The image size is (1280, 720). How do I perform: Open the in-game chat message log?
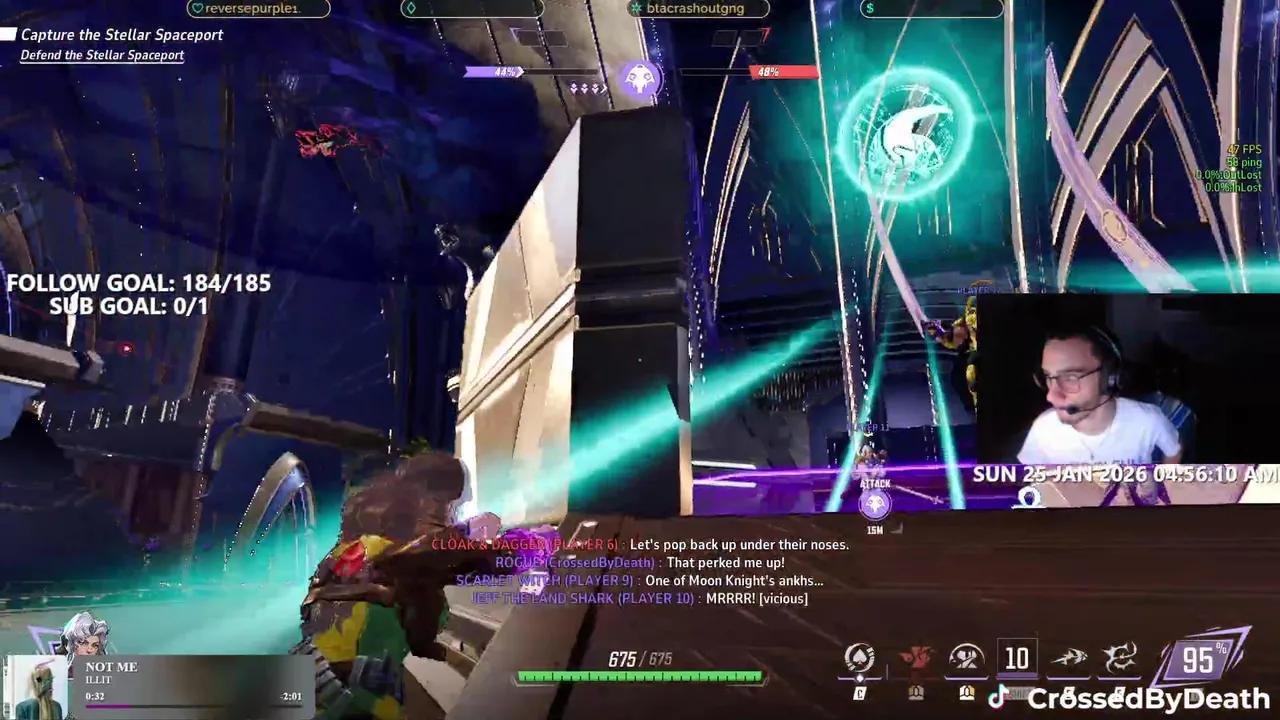coord(640,572)
